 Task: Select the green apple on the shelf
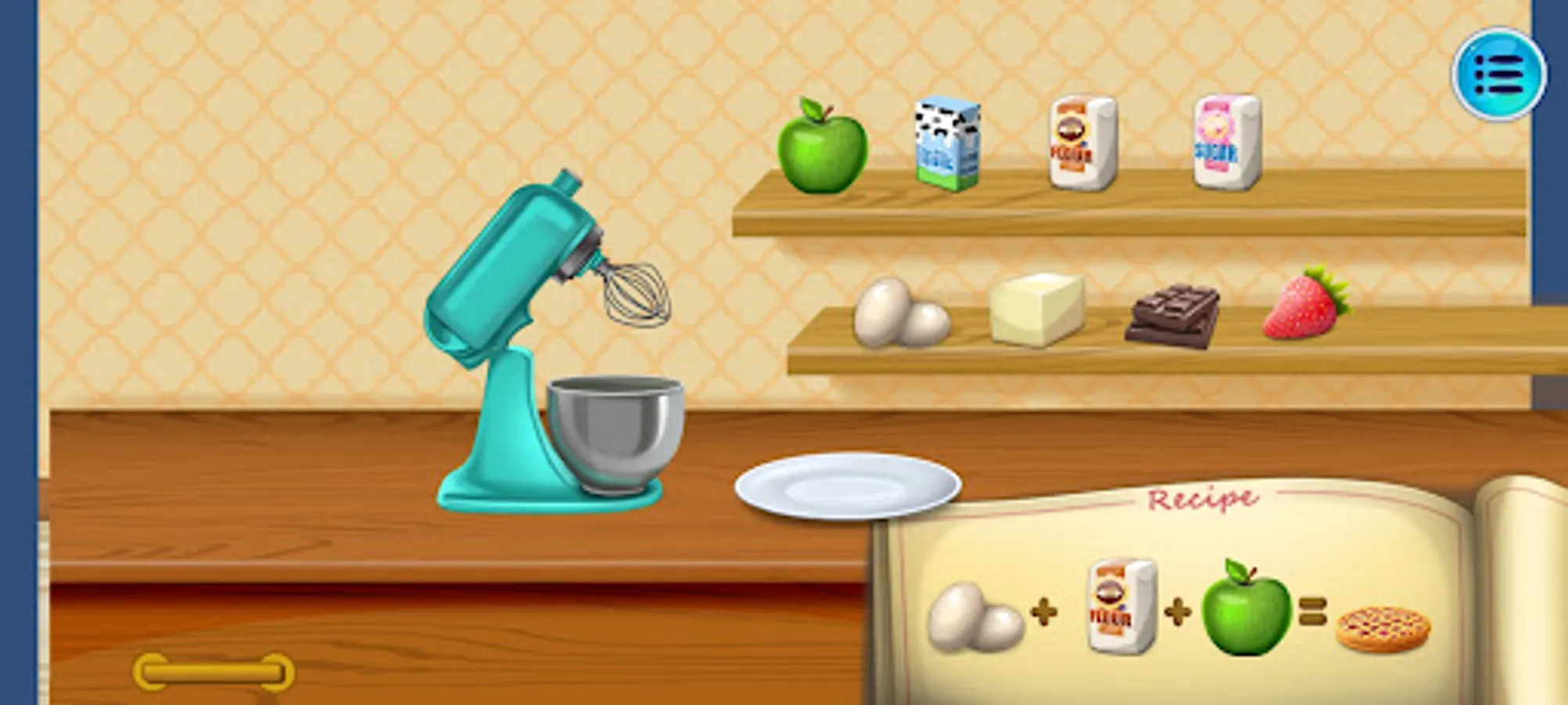[824, 149]
